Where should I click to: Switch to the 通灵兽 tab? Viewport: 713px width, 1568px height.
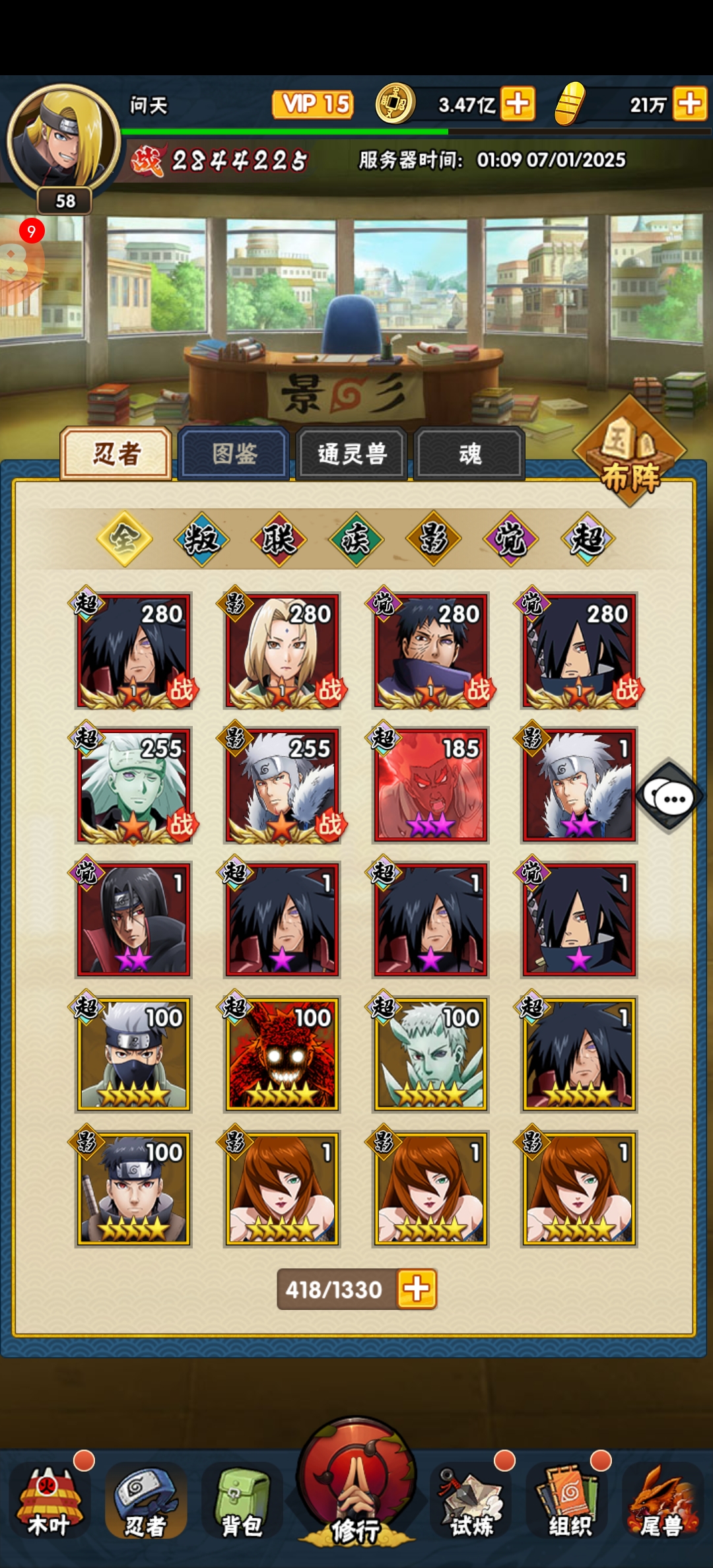click(x=351, y=453)
